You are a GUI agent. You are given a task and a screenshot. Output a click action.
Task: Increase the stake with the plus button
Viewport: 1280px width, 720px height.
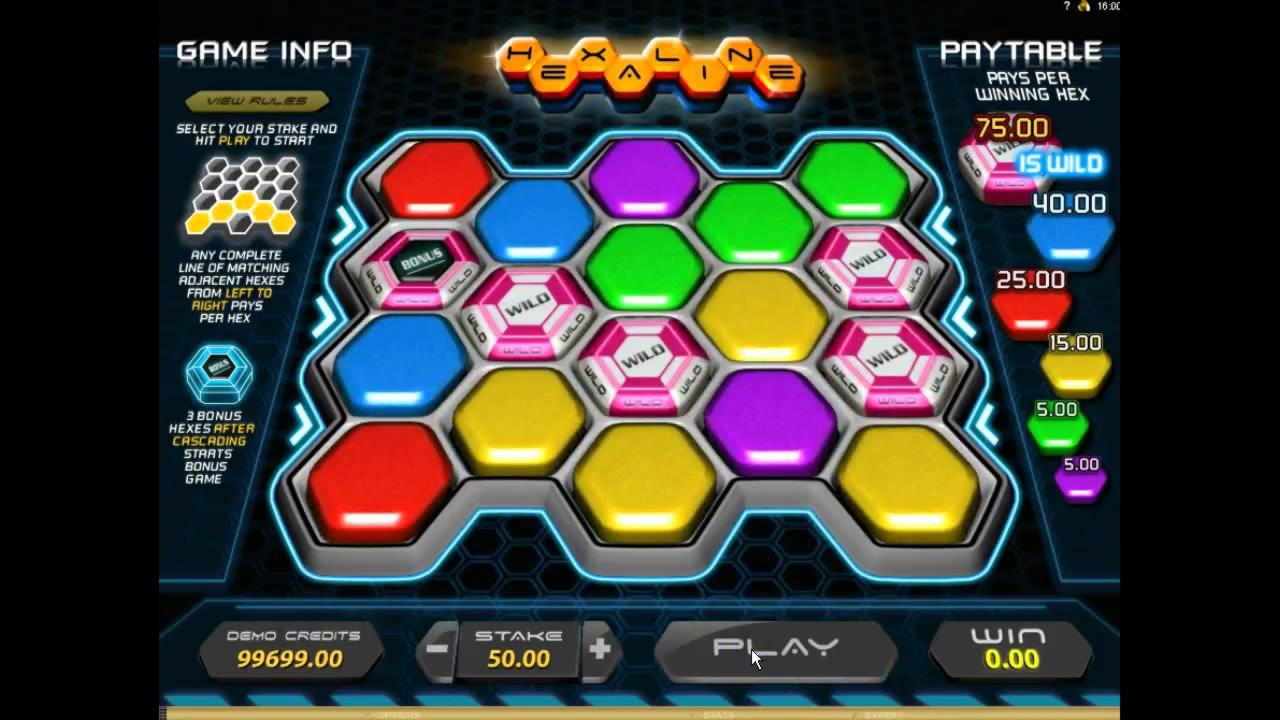pyautogui.click(x=600, y=648)
